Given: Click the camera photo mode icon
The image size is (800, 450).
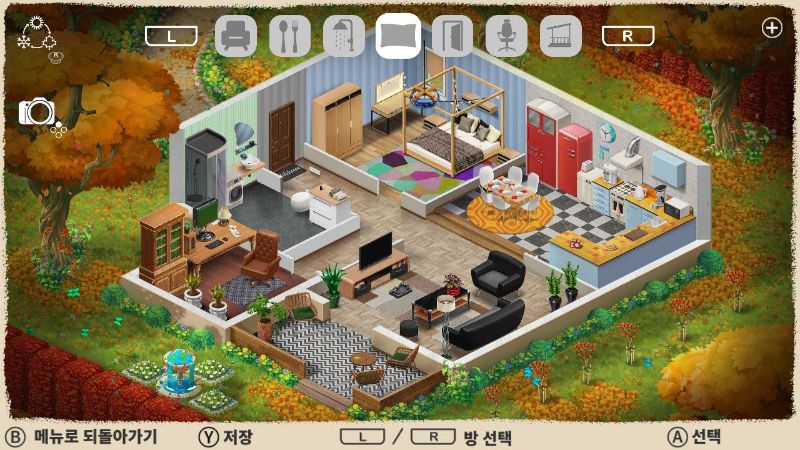Looking at the screenshot, I should point(39,112).
